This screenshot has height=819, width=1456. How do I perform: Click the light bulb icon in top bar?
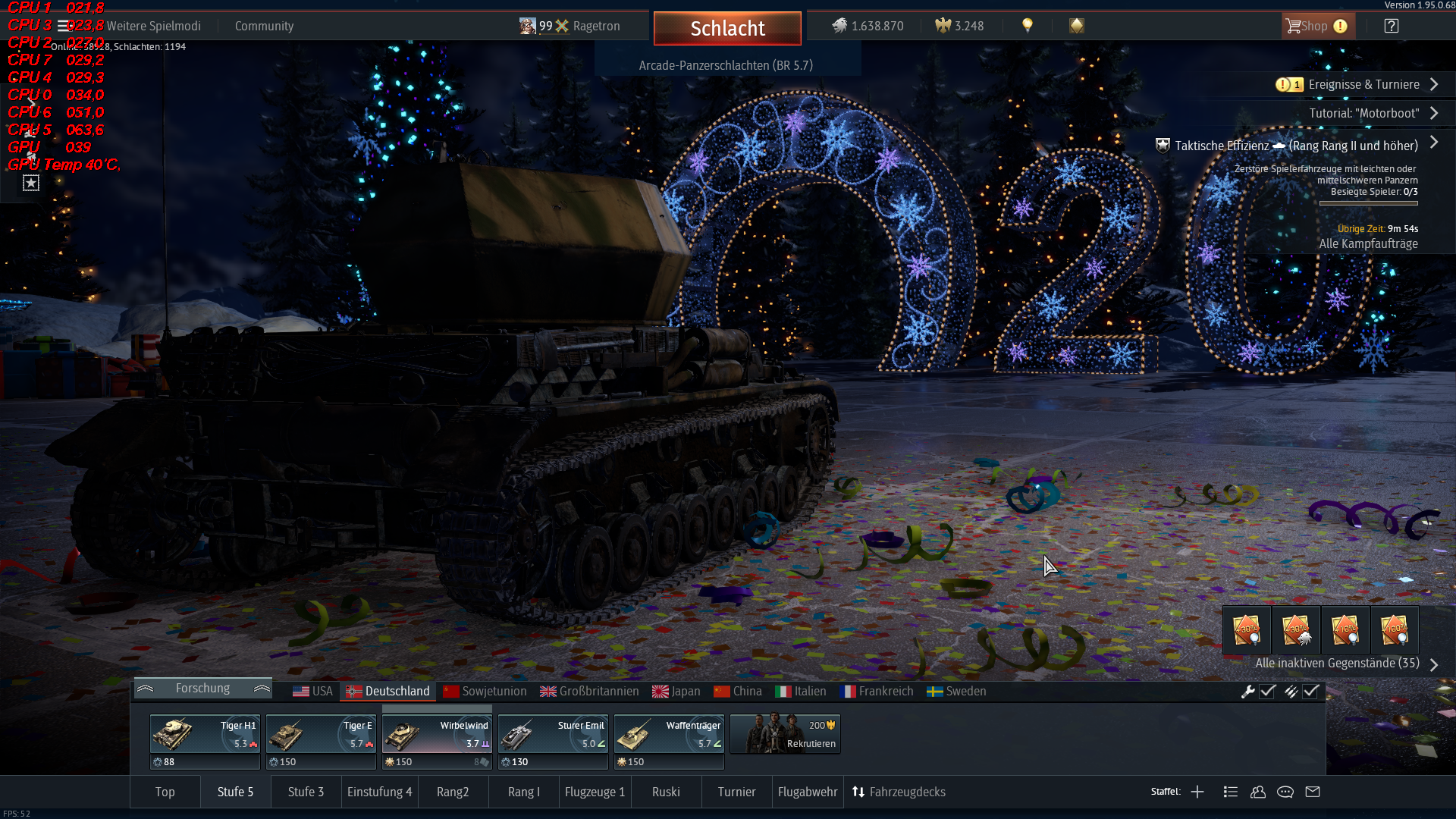(1028, 25)
